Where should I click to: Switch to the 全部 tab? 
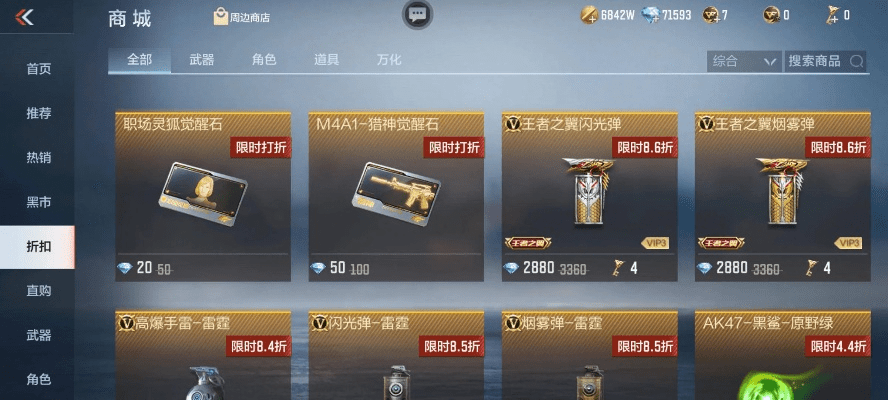(x=140, y=60)
